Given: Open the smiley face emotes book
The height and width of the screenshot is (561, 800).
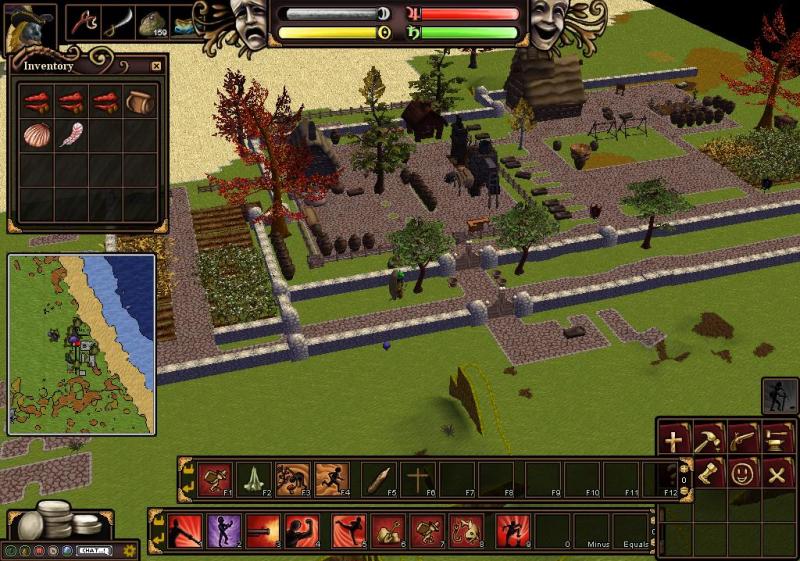Looking at the screenshot, I should pyautogui.click(x=742, y=473).
